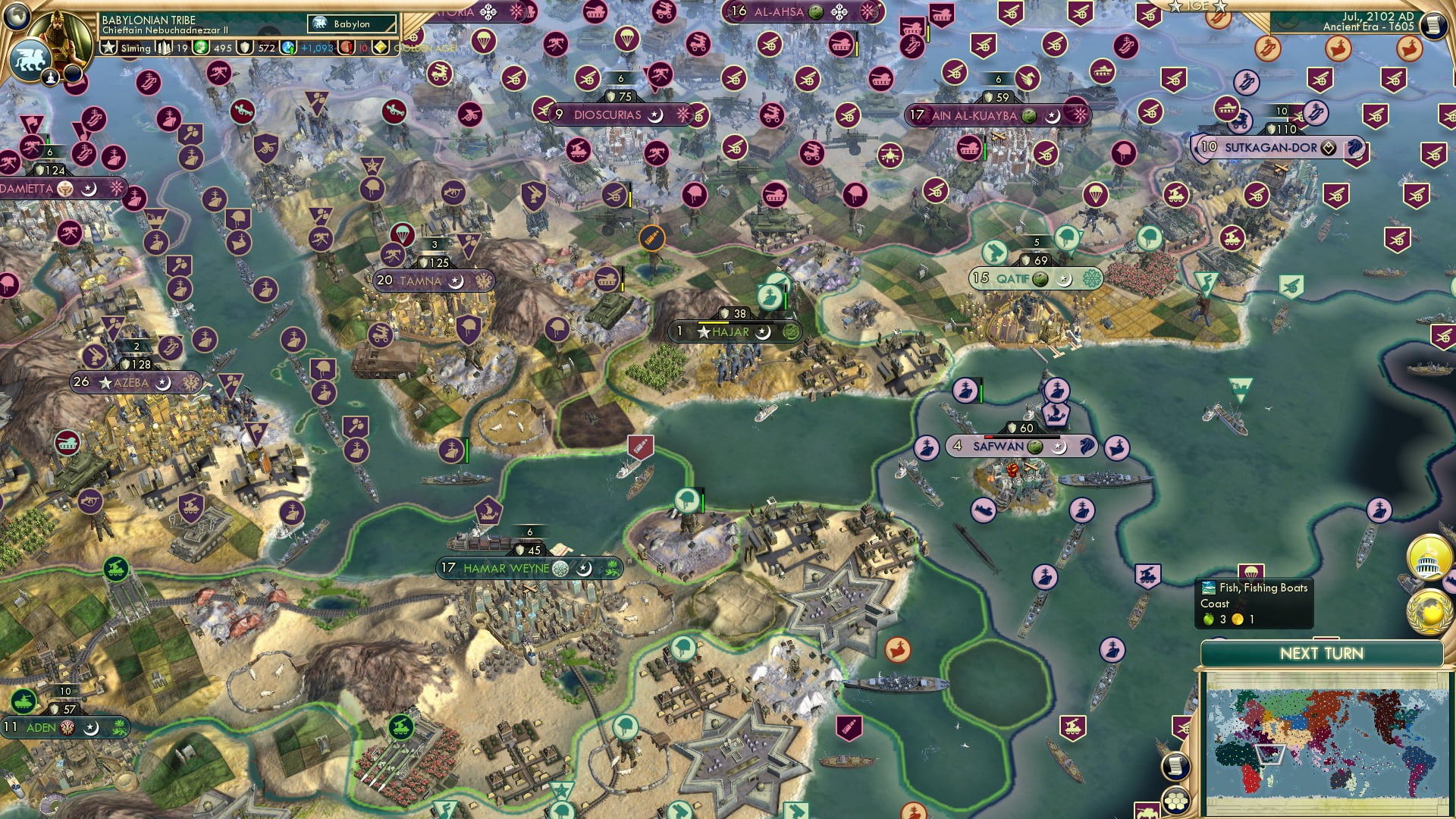Click the yellow Golden Age diamond icon
Viewport: 1456px width, 819px height.
[x=381, y=49]
